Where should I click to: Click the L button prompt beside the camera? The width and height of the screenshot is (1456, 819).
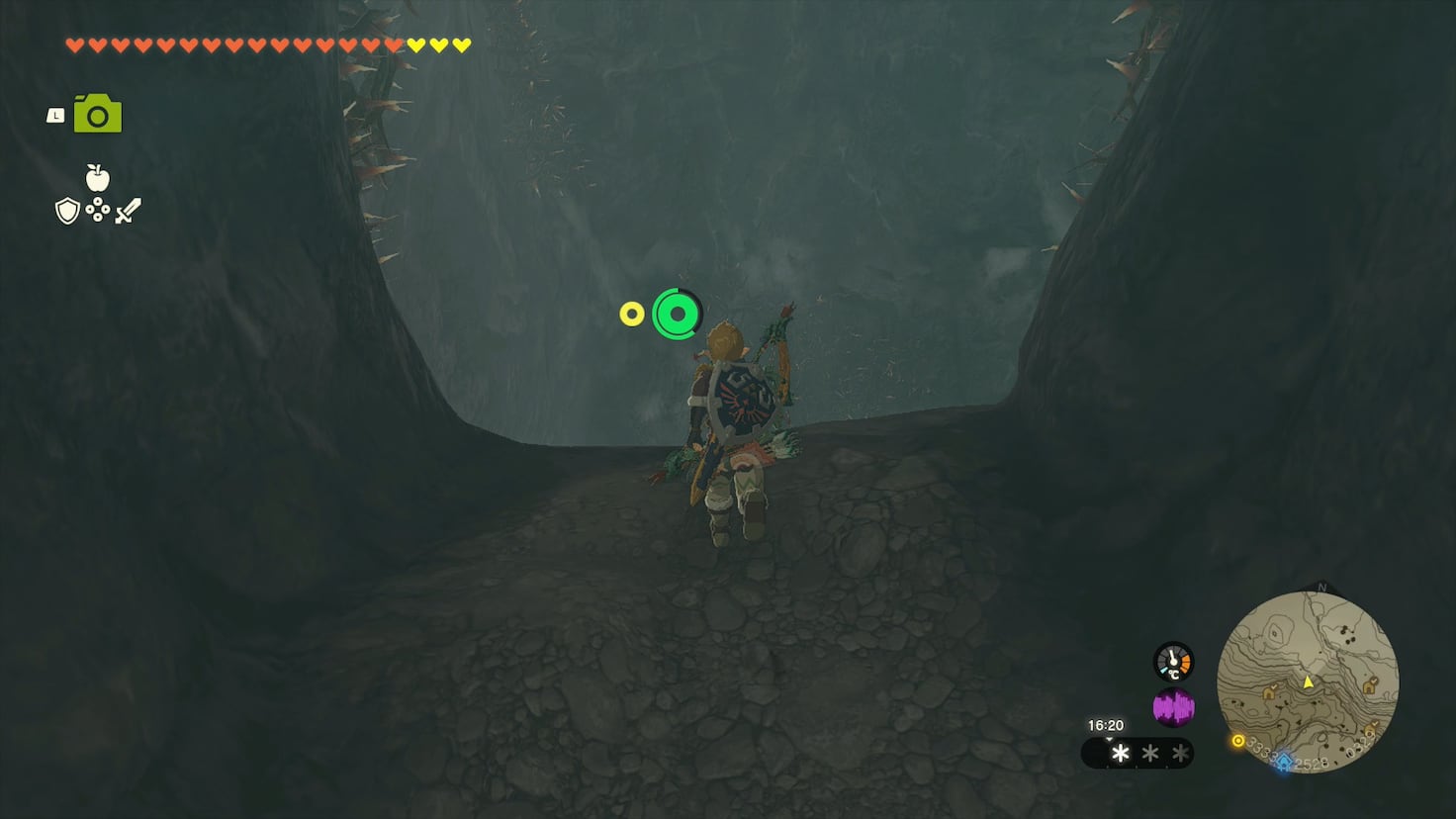[54, 115]
